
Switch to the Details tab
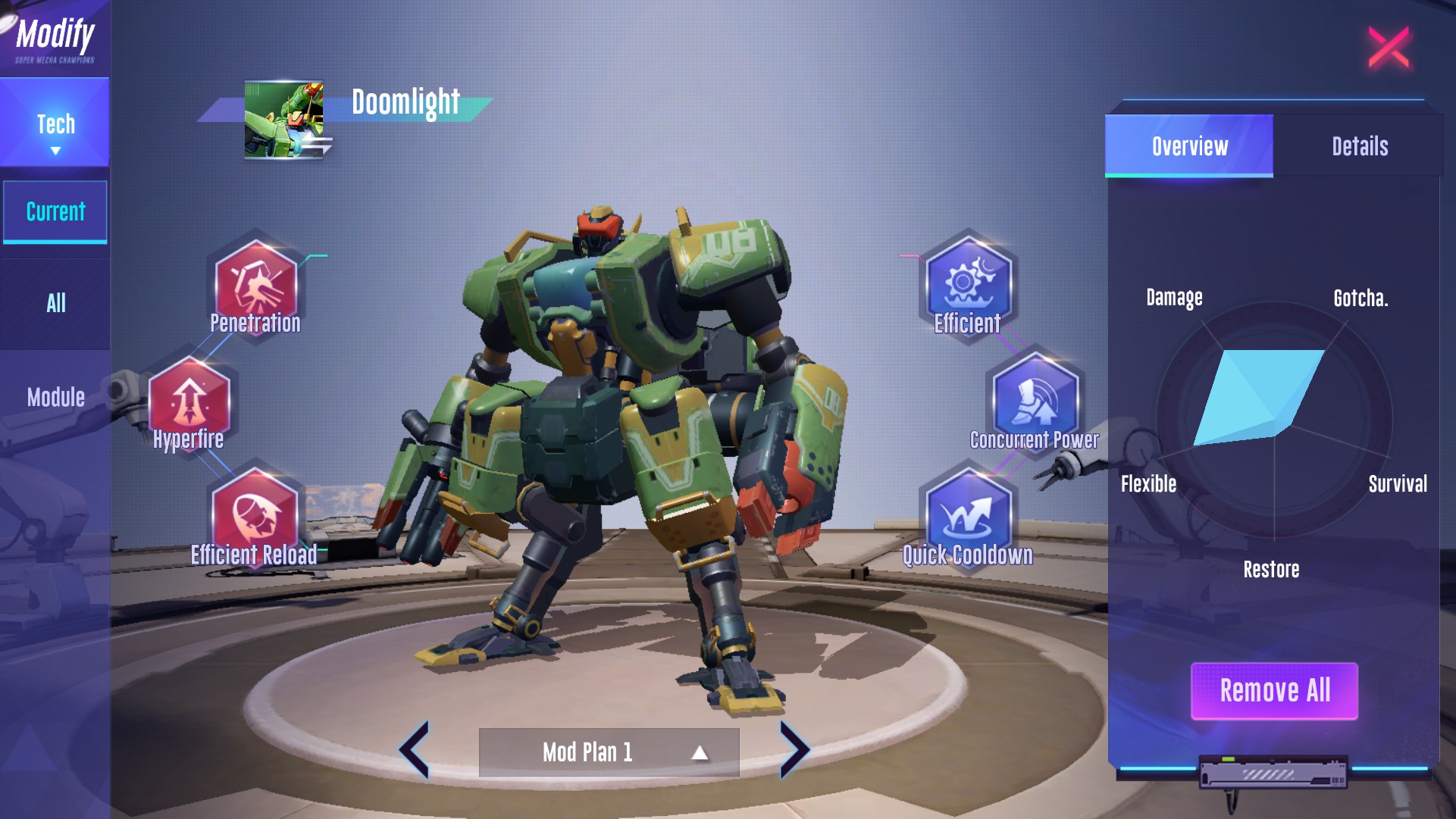pos(1360,146)
